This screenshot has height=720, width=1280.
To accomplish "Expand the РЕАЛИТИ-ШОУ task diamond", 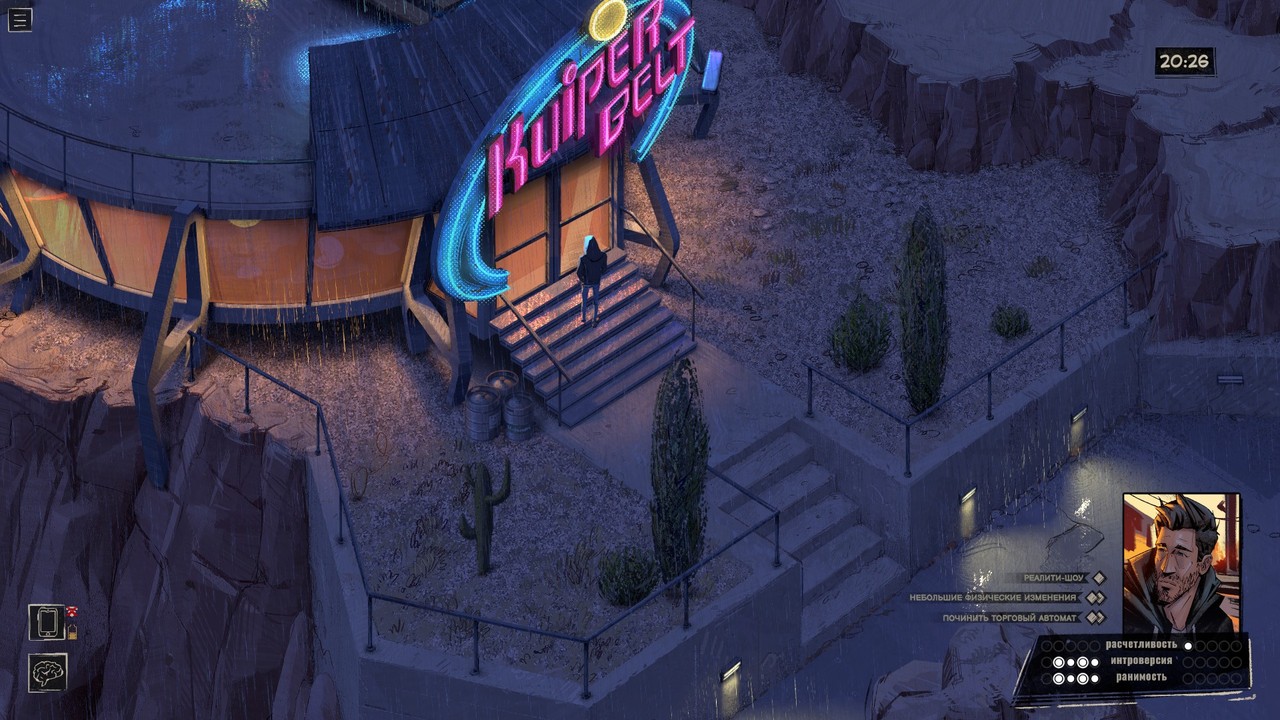I will (1097, 578).
